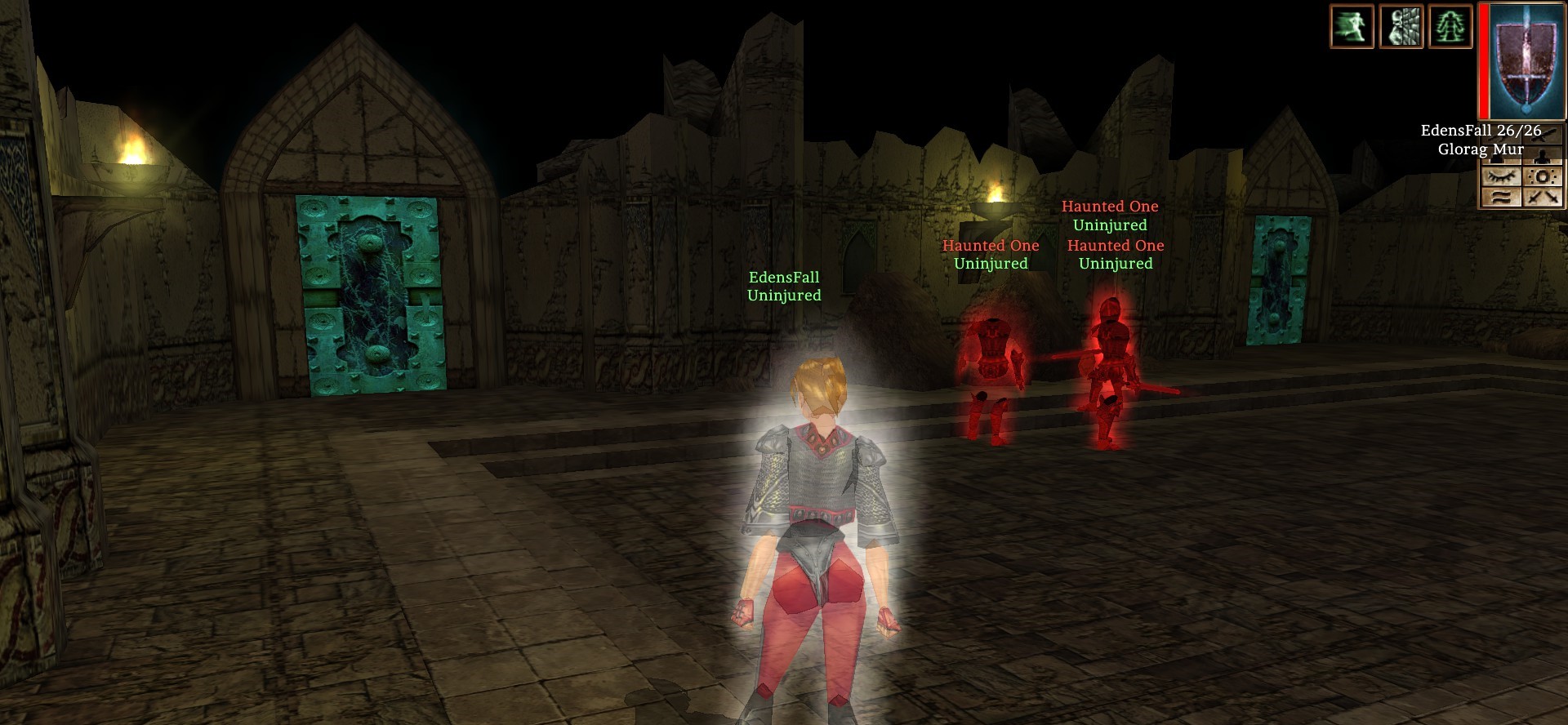Select the running figure haste effect icon

point(1352,26)
